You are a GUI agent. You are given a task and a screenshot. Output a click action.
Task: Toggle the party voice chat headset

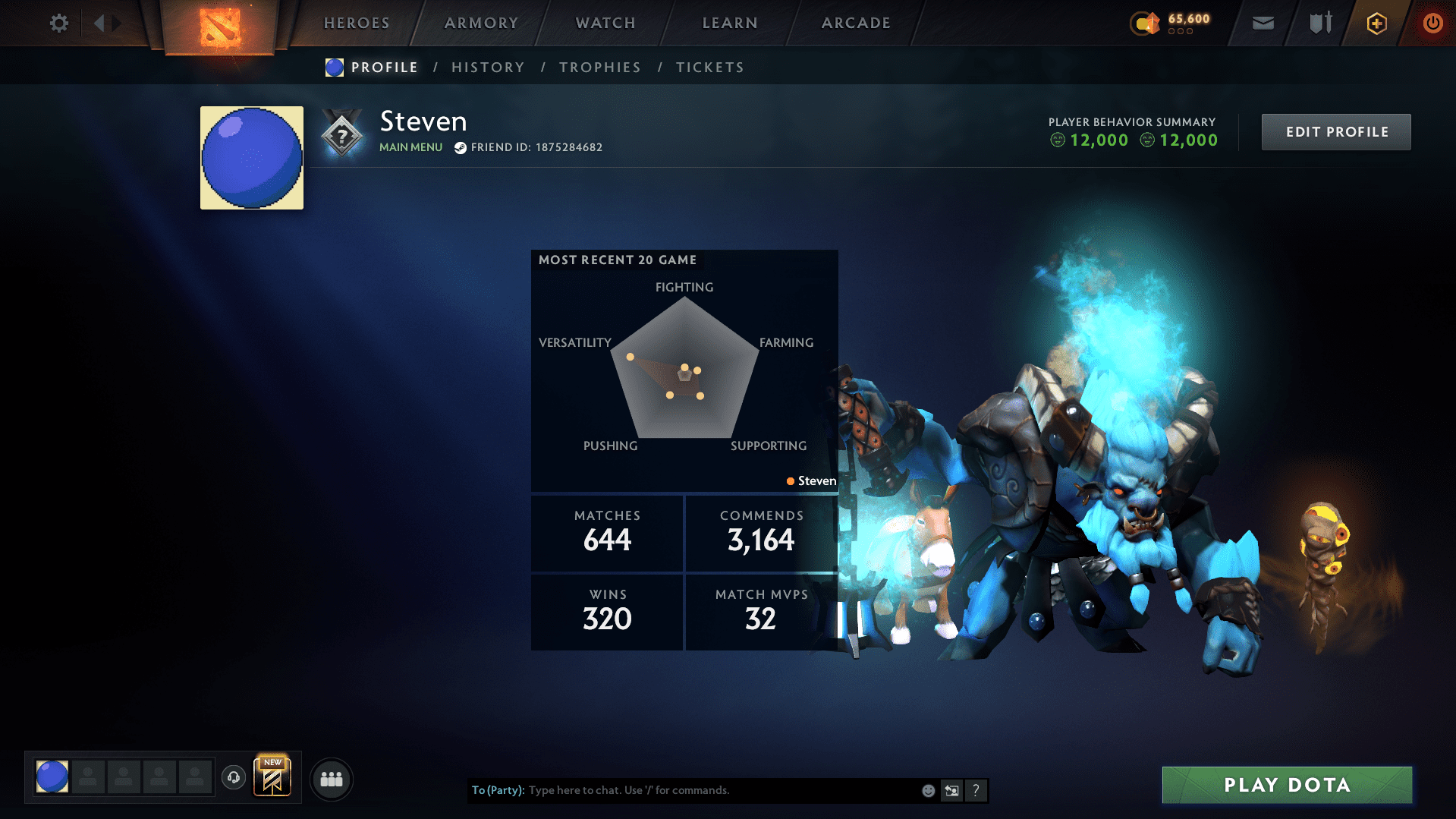click(x=234, y=778)
